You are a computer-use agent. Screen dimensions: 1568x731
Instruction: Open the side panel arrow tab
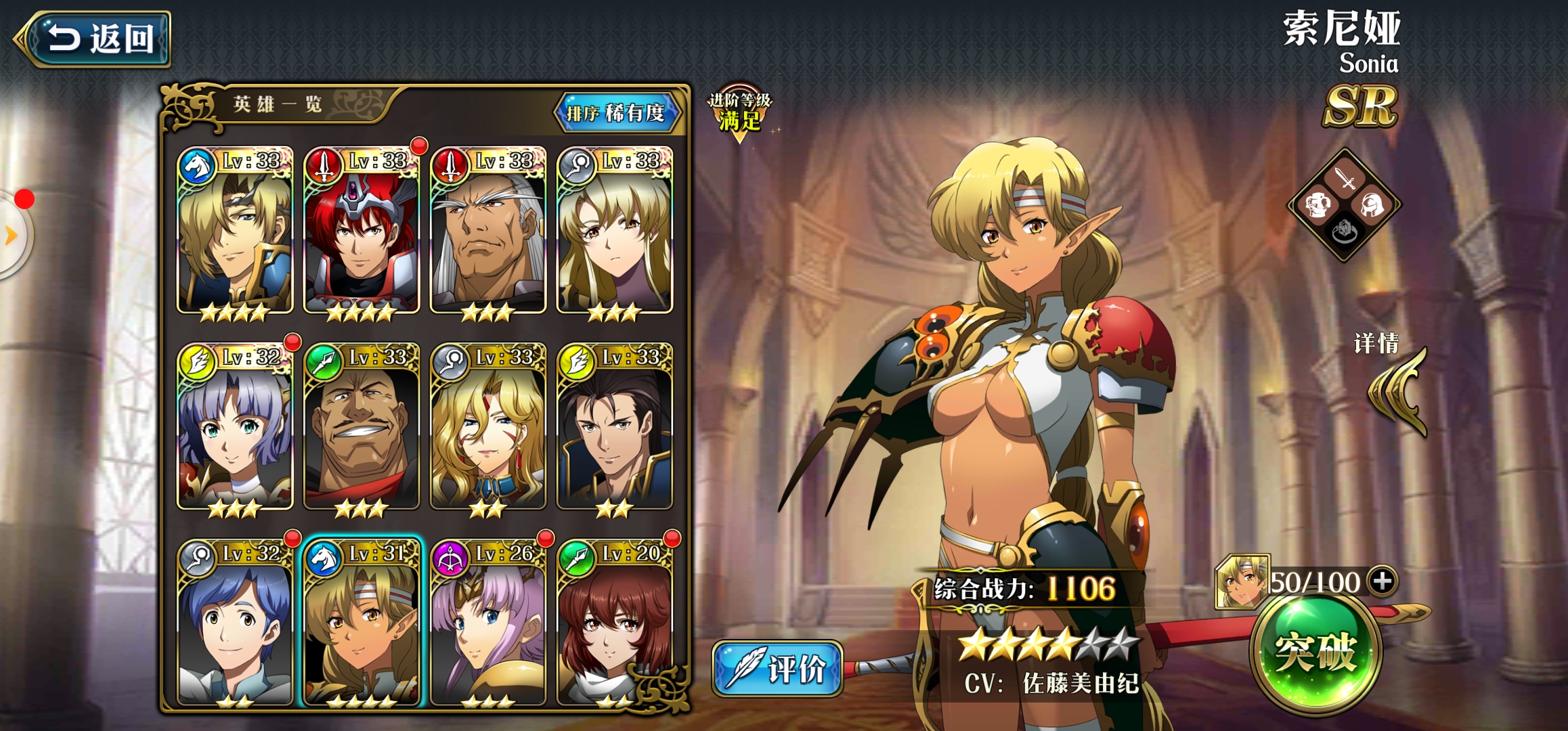(12, 236)
